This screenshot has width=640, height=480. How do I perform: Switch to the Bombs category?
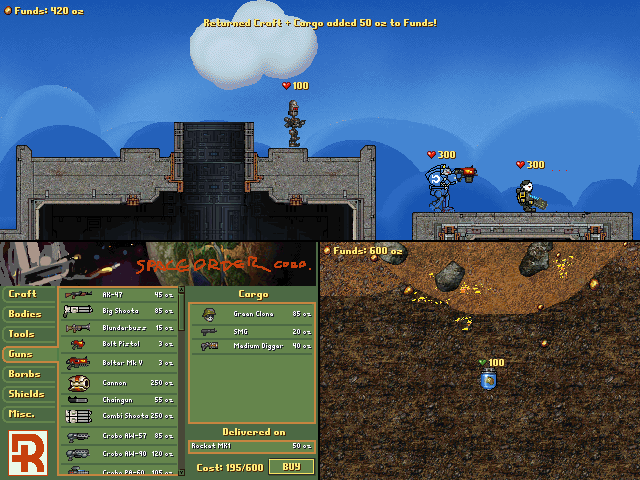pyautogui.click(x=29, y=374)
